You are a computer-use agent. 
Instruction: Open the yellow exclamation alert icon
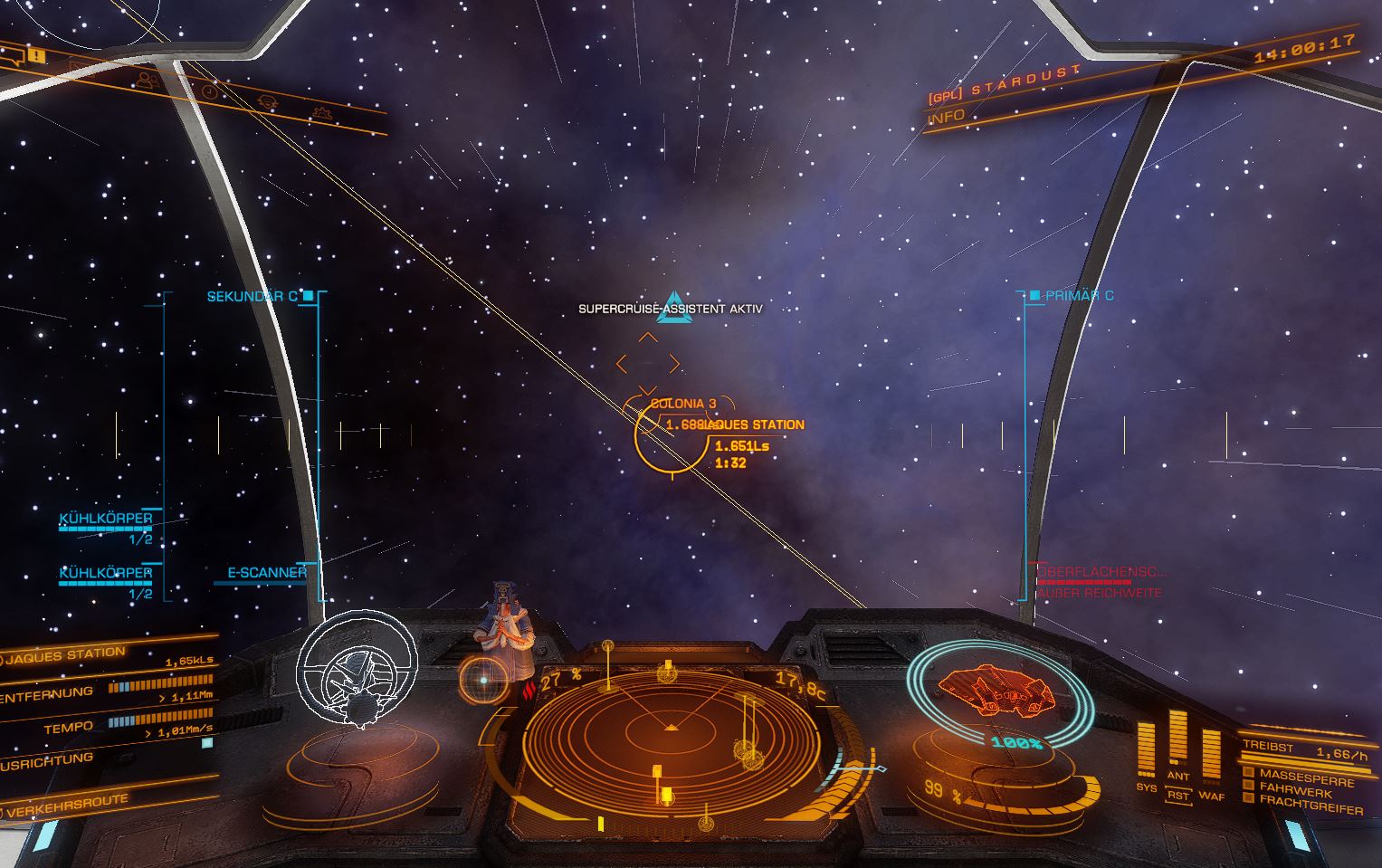tap(36, 55)
